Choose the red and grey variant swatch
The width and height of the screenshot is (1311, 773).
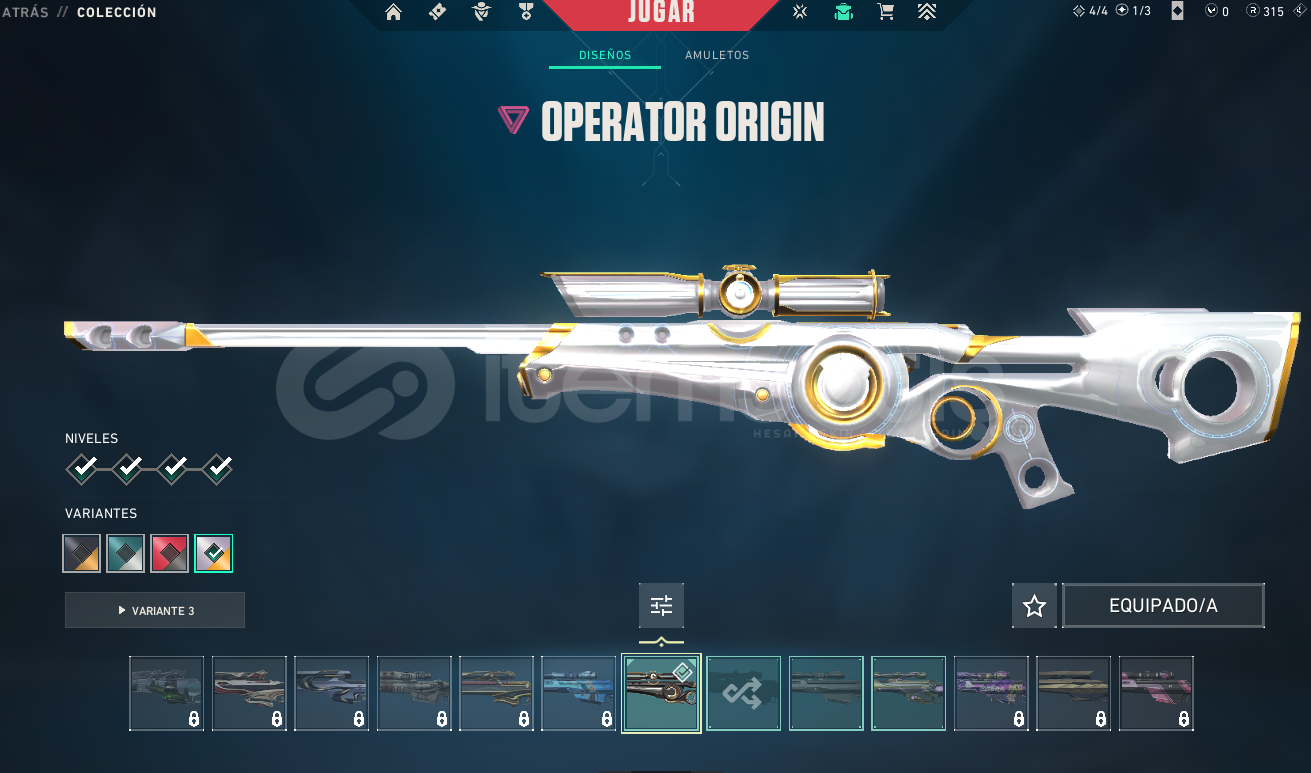(170, 553)
